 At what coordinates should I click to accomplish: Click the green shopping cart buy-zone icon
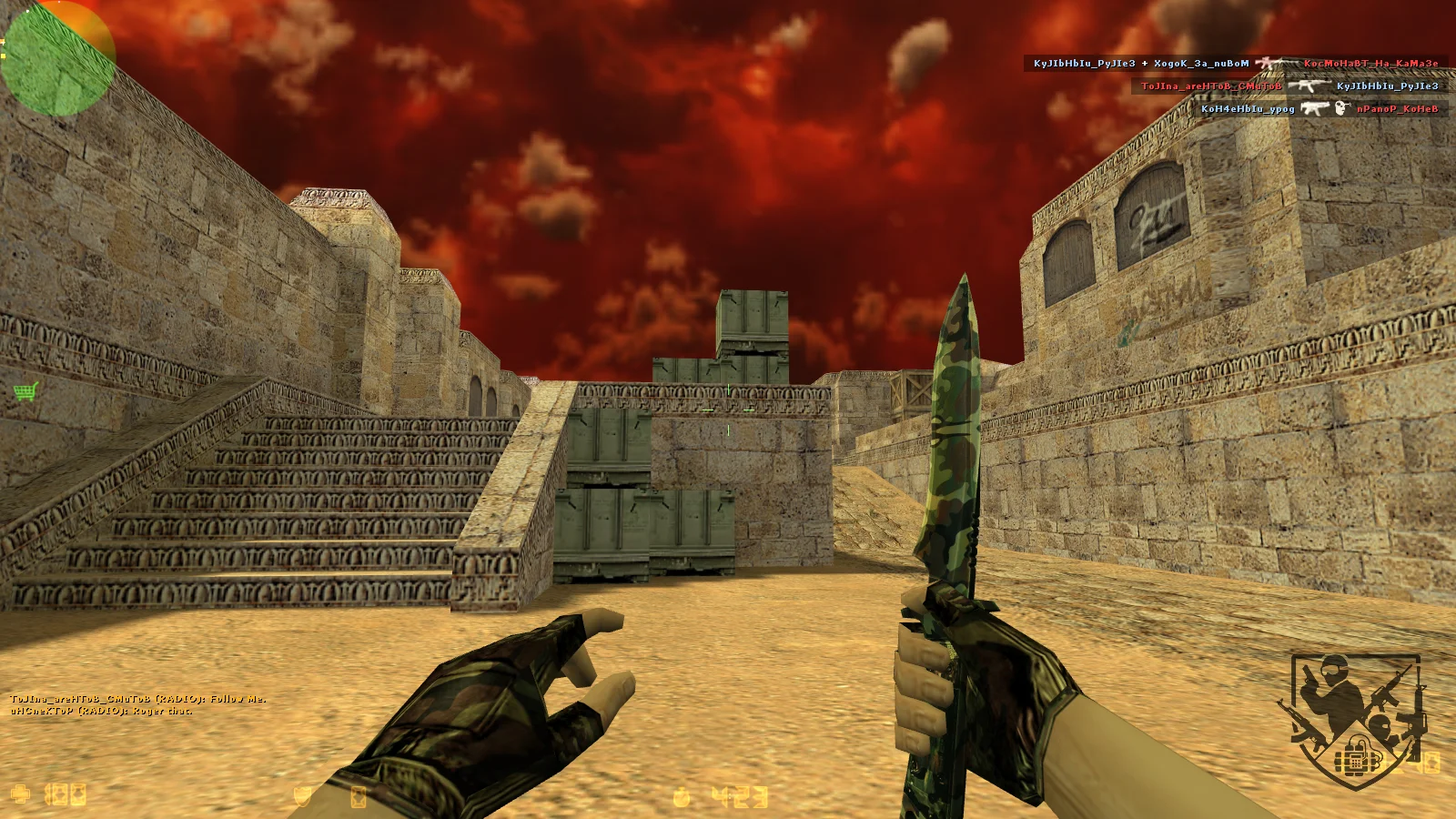pyautogui.click(x=25, y=392)
